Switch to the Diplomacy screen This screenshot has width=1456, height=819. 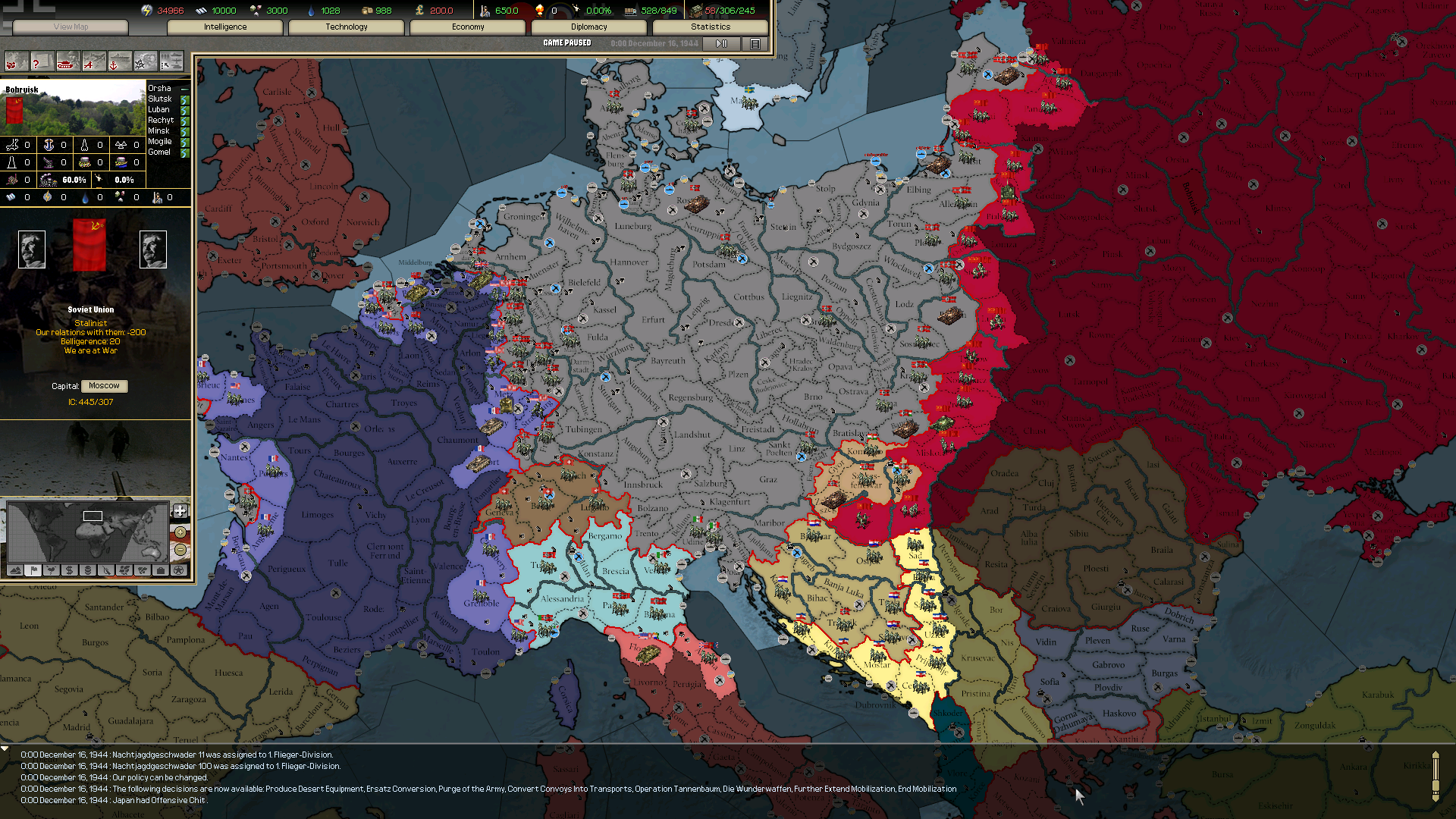coord(588,27)
